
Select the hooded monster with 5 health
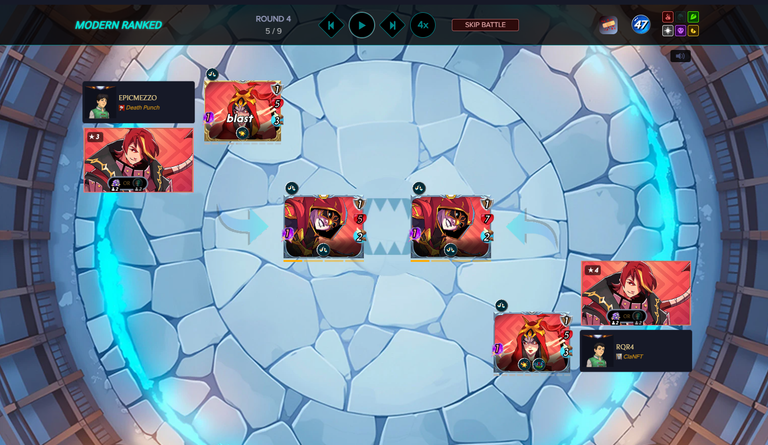tap(323, 227)
